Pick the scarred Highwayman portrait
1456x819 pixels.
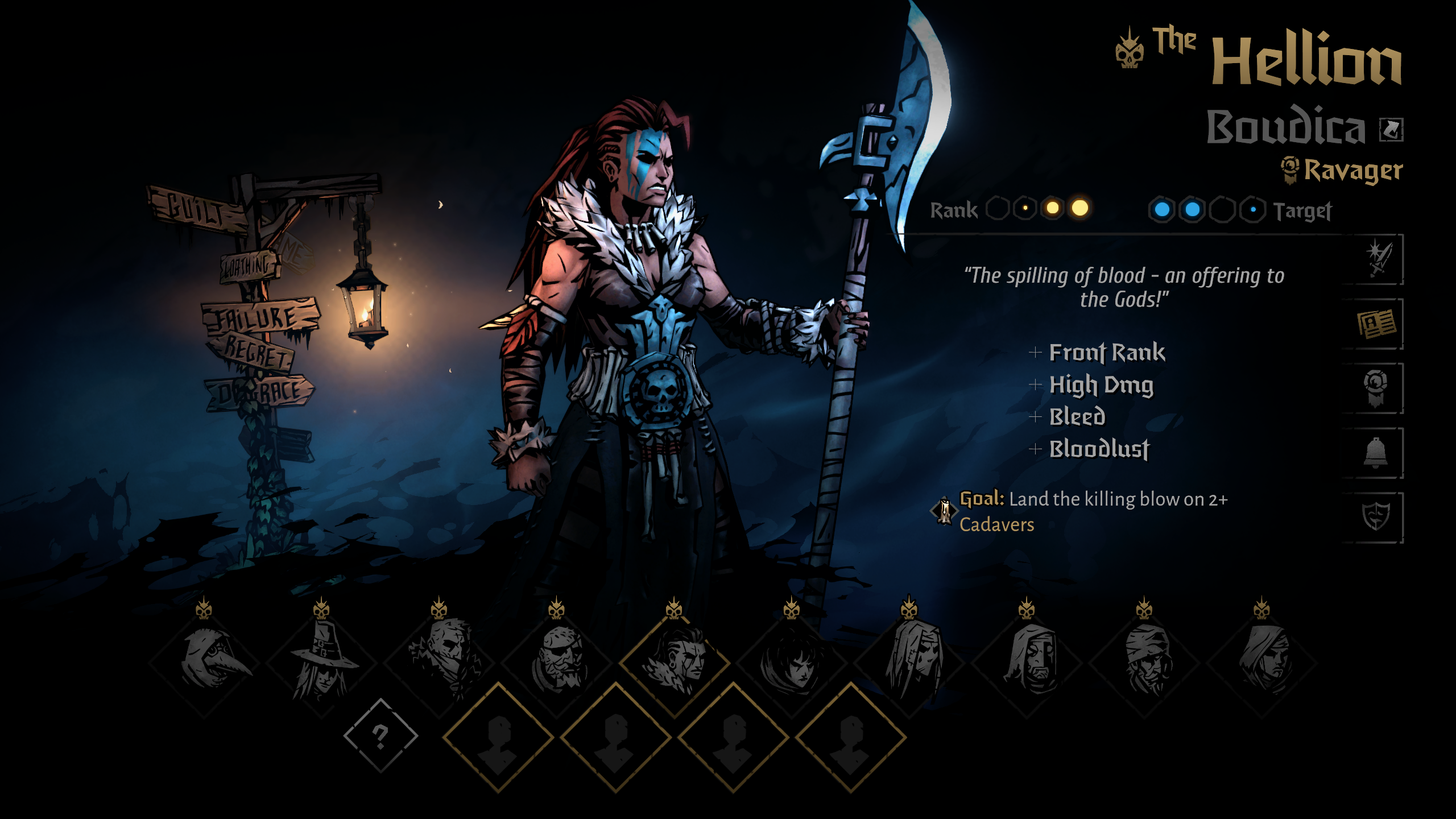440,661
